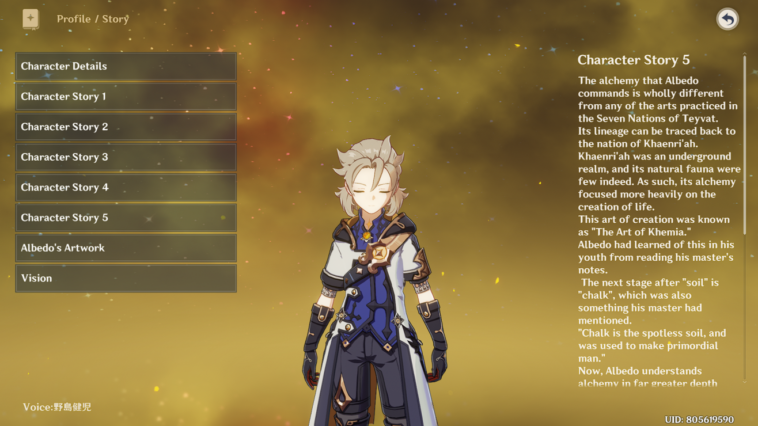The image size is (758, 426).
Task: Read Character Story 3
Action: coord(126,157)
